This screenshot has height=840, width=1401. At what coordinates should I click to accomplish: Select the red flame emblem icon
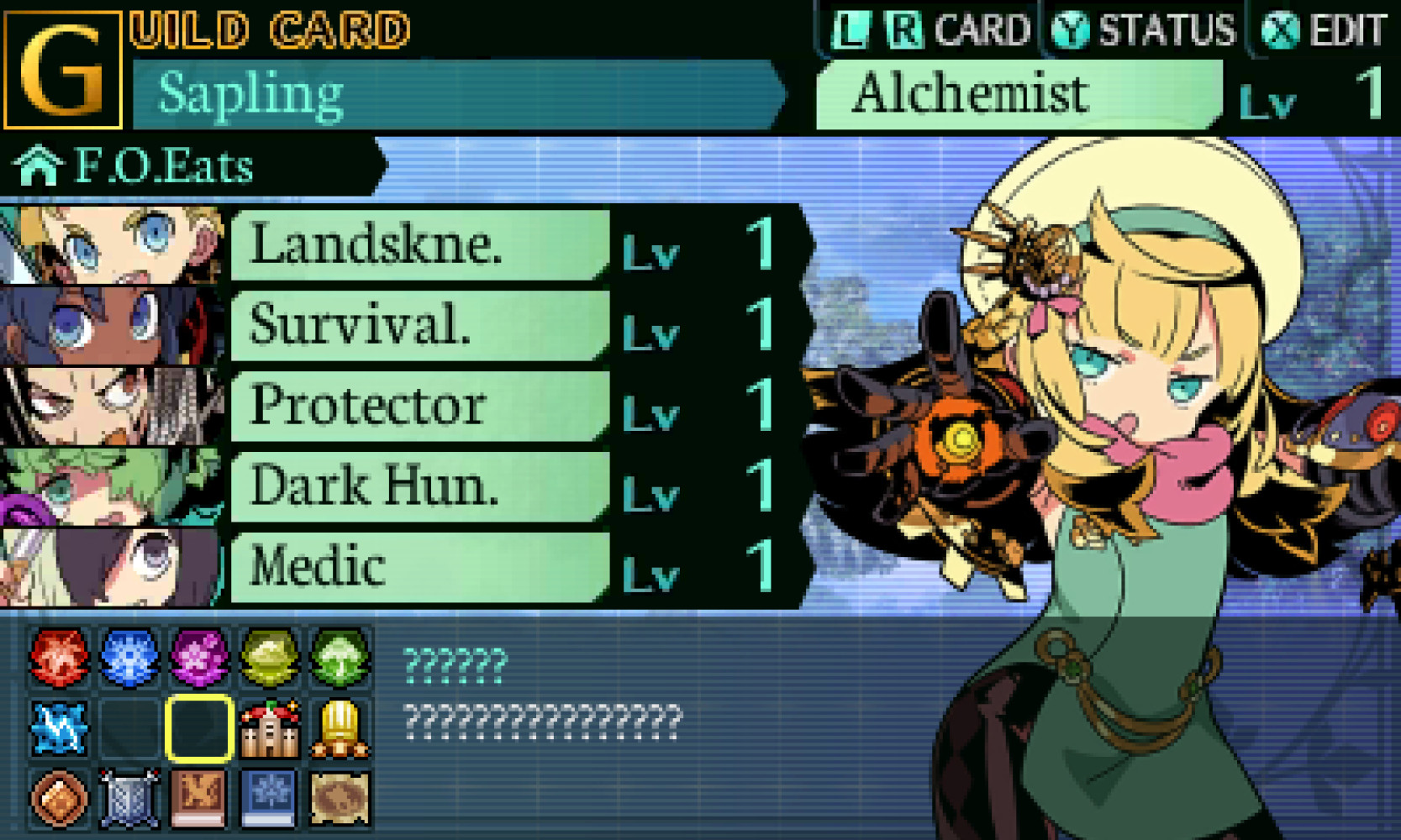point(59,657)
